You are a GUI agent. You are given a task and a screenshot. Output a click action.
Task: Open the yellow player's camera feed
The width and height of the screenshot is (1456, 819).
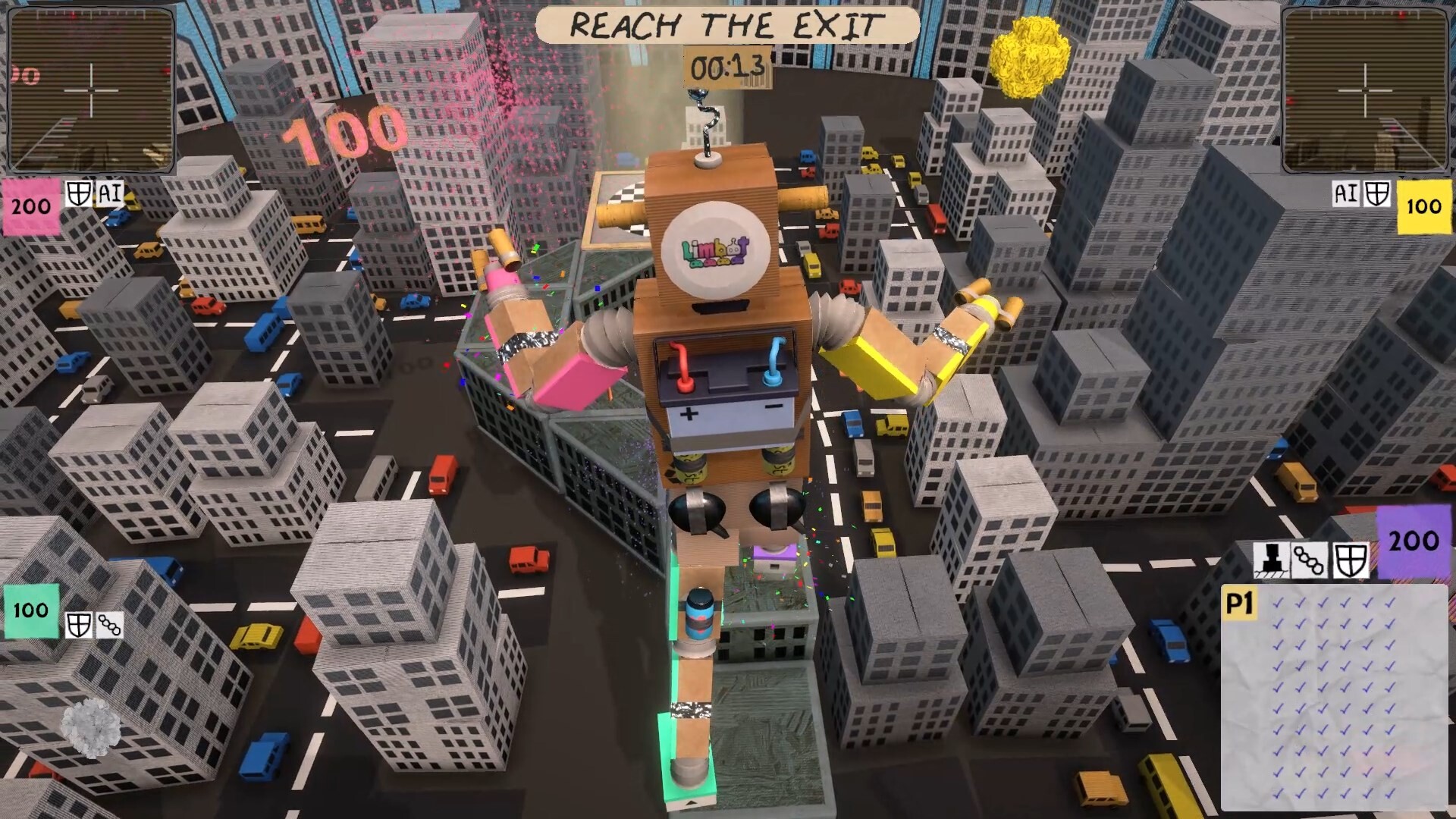1364,89
